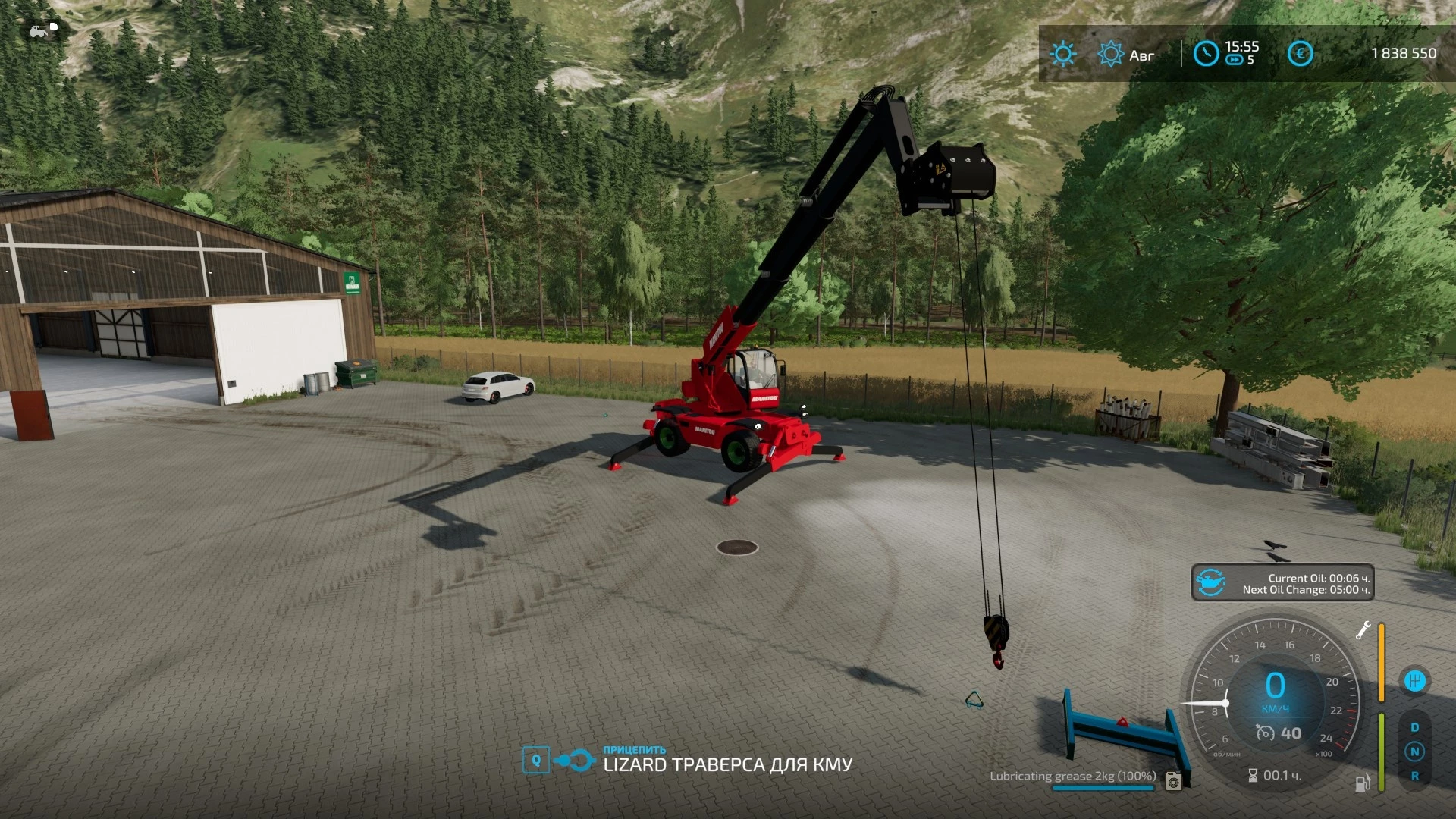Select drive gear D

(1414, 727)
